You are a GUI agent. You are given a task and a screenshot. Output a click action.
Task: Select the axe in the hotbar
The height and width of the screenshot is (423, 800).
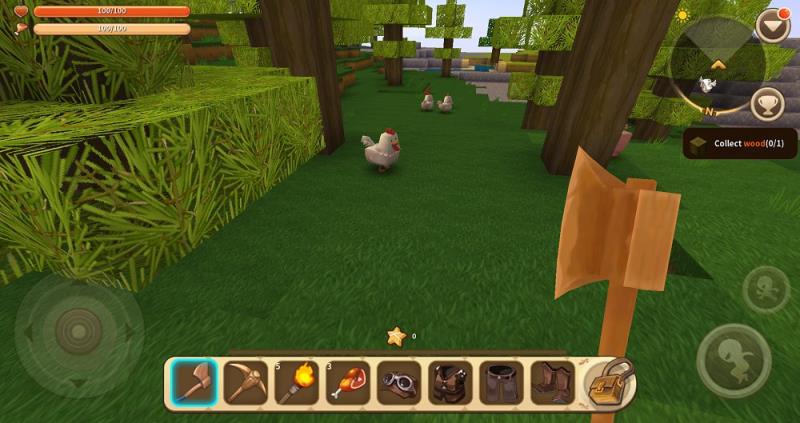pyautogui.click(x=193, y=383)
